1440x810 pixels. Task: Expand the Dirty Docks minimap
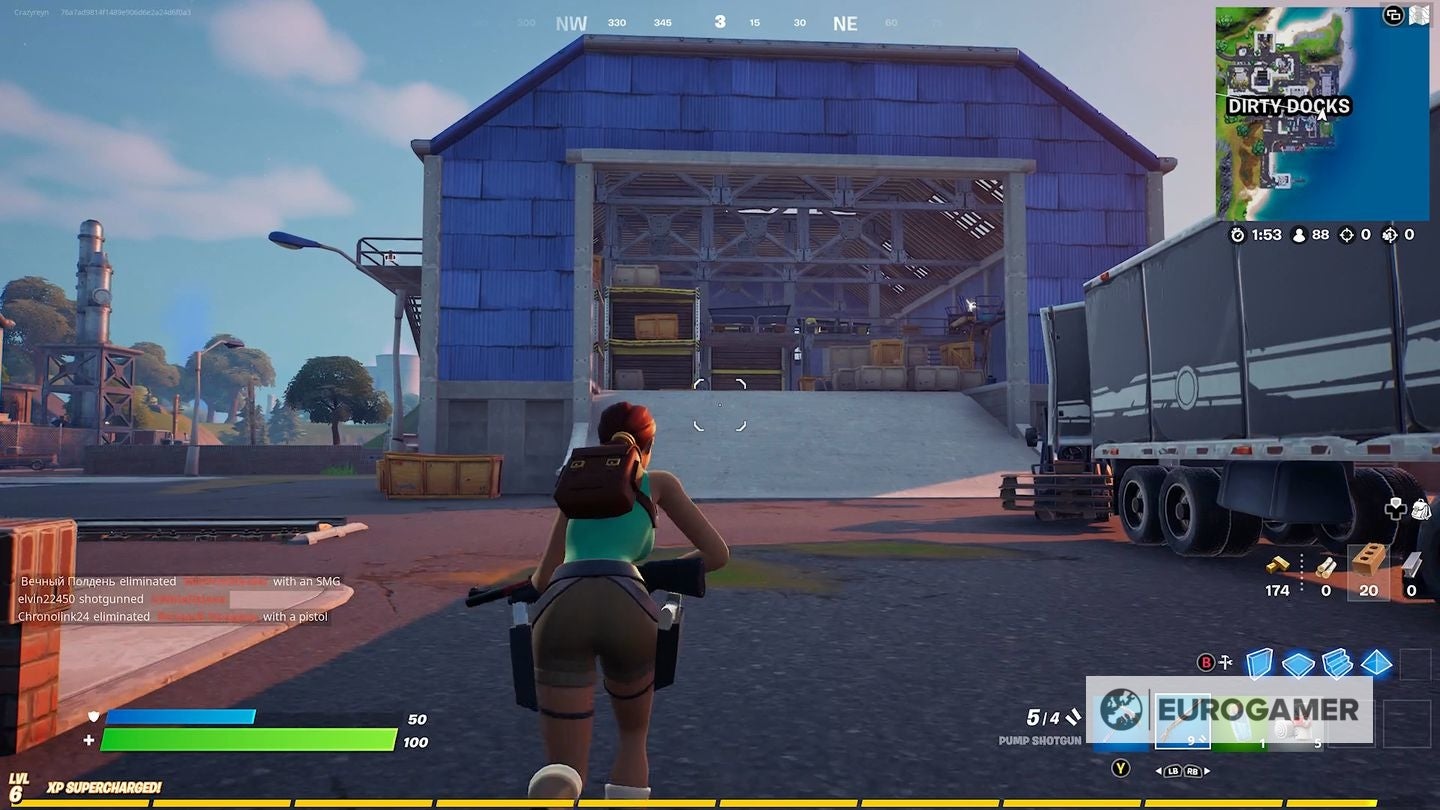pyautogui.click(x=1322, y=115)
